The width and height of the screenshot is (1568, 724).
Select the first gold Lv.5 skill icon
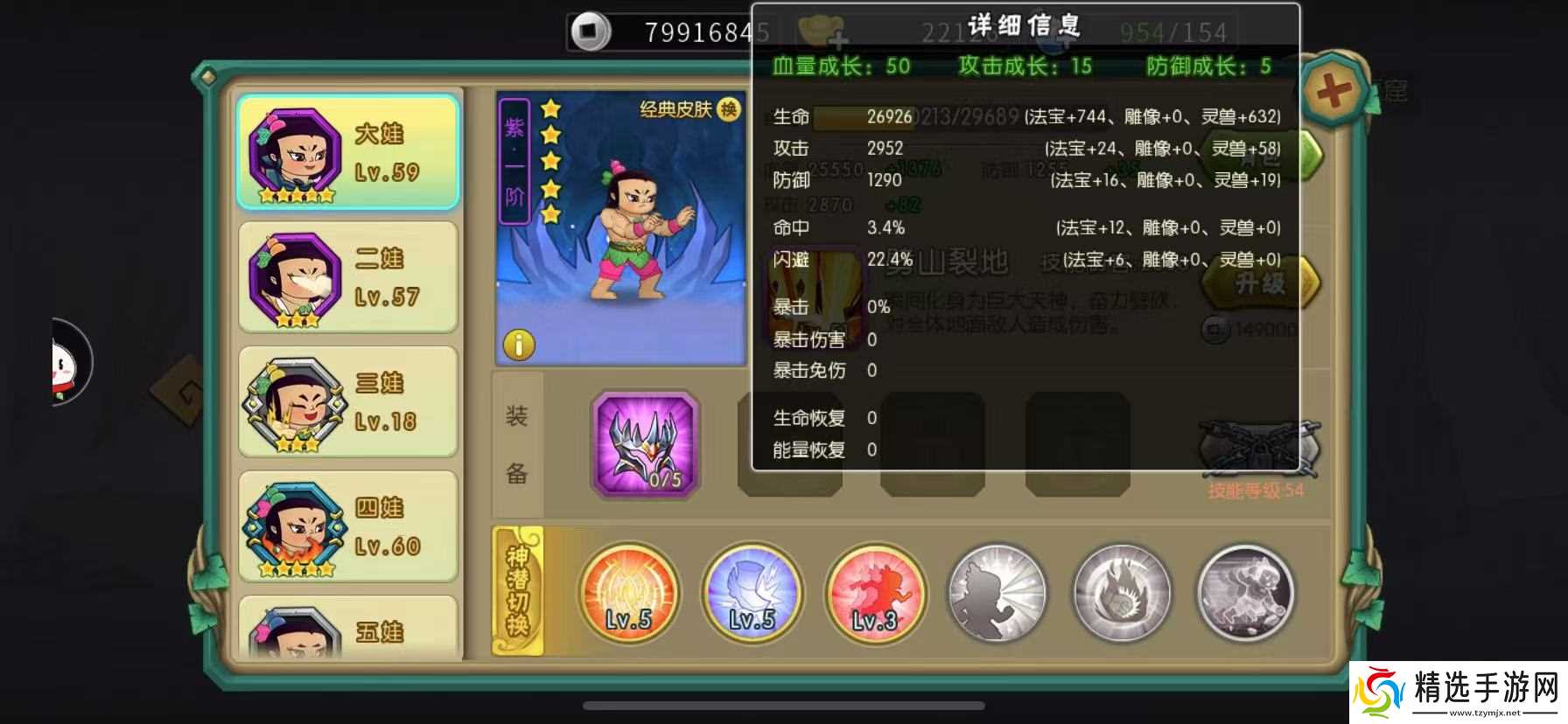click(x=628, y=595)
